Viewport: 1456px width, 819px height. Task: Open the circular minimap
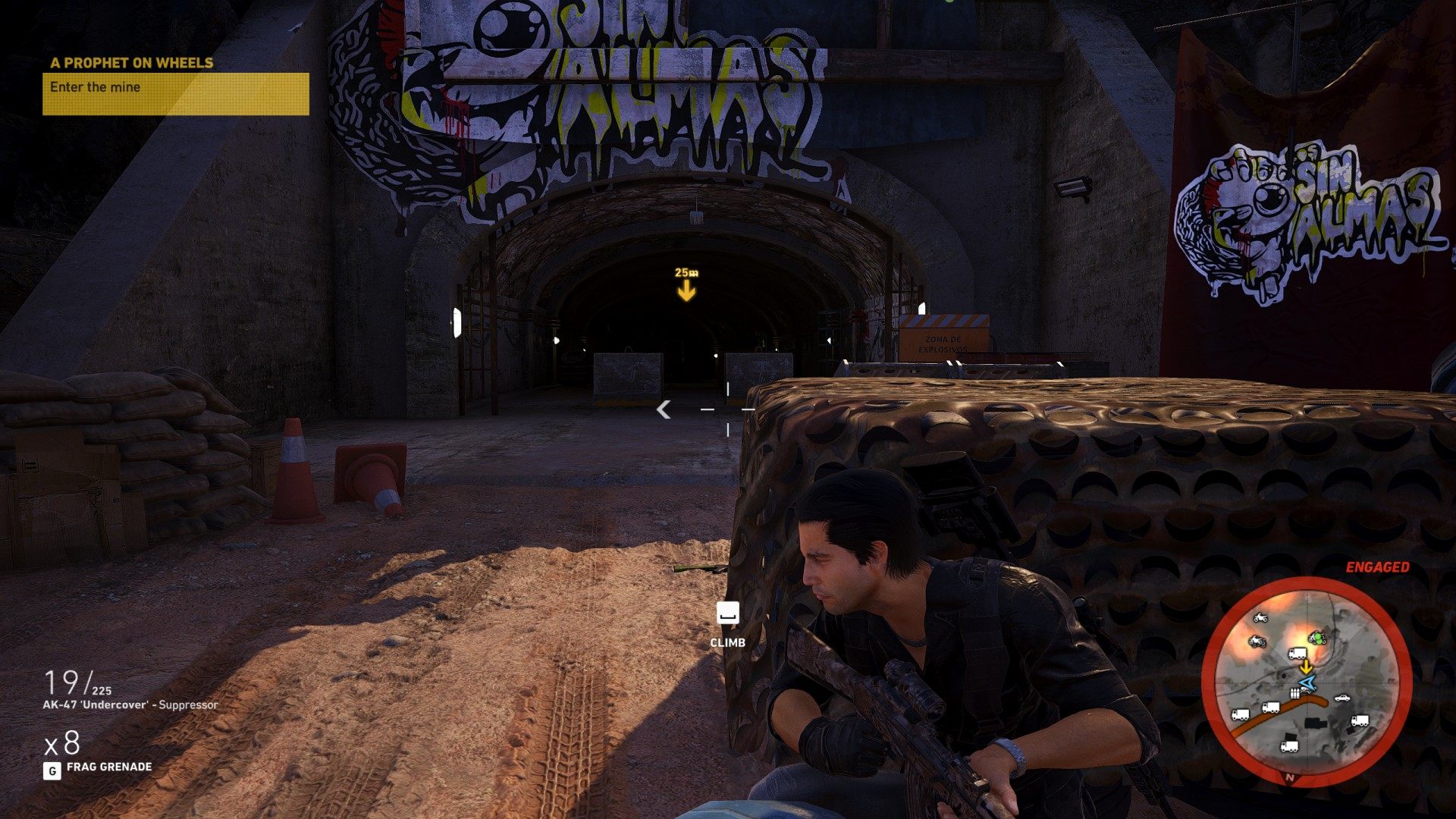1306,681
